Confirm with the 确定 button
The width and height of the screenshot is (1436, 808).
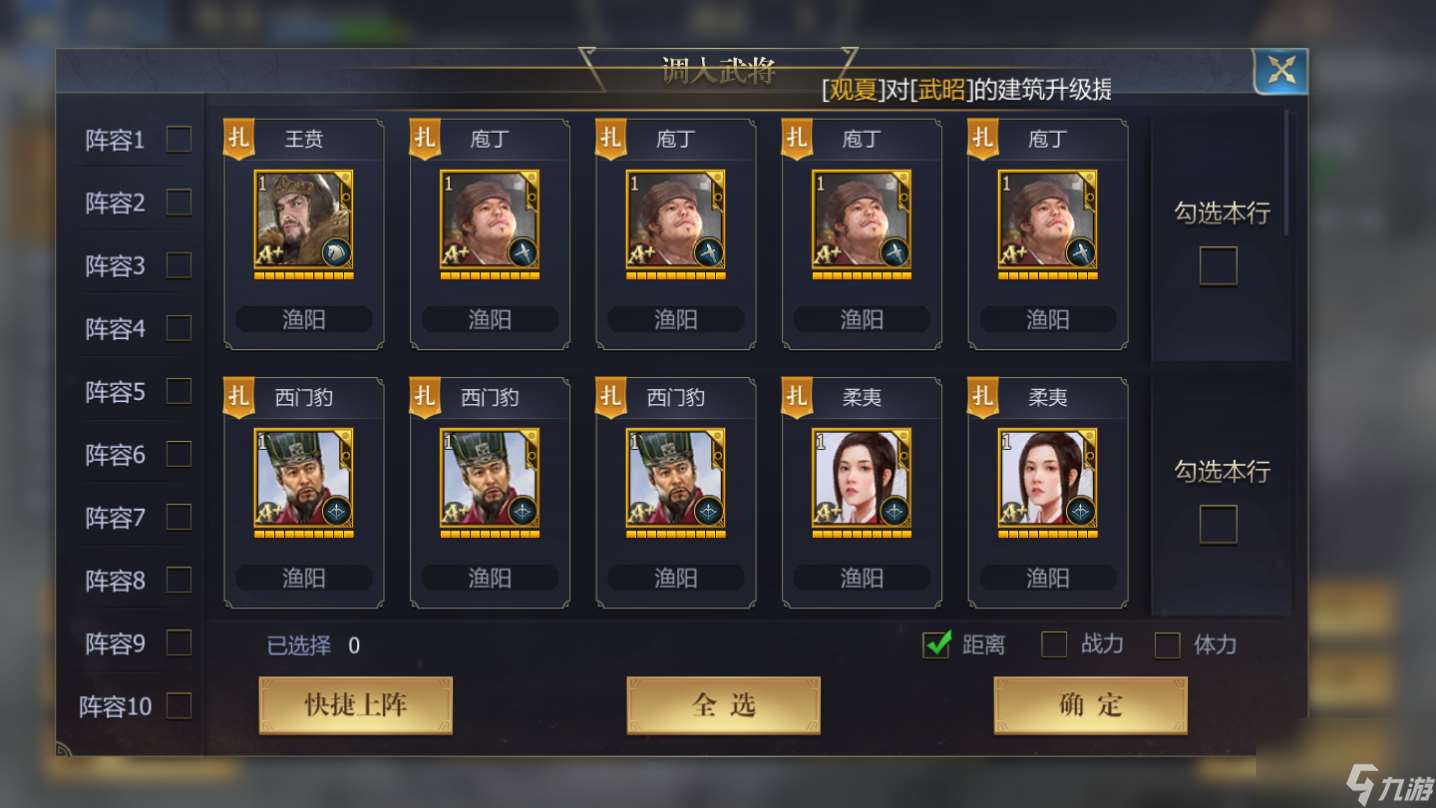click(1090, 705)
